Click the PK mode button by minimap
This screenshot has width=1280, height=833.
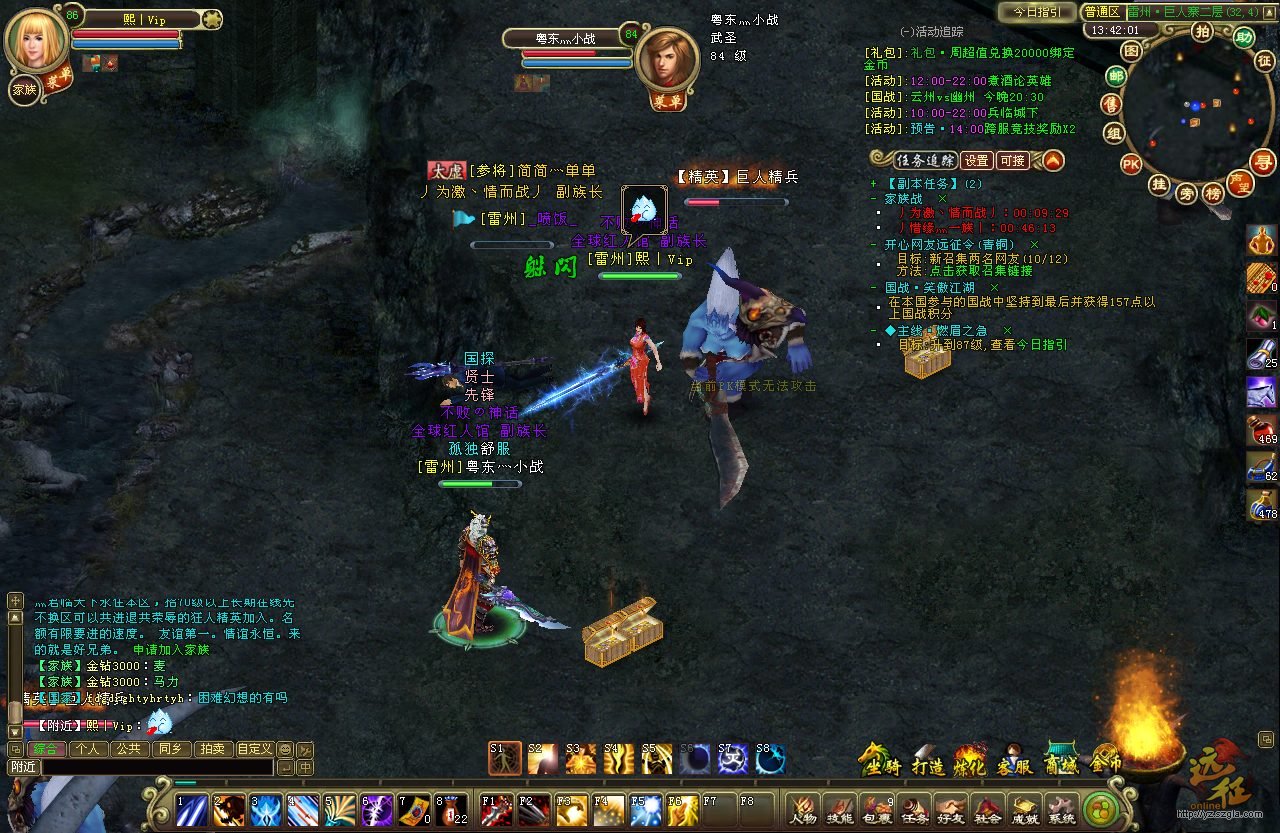(x=1131, y=164)
